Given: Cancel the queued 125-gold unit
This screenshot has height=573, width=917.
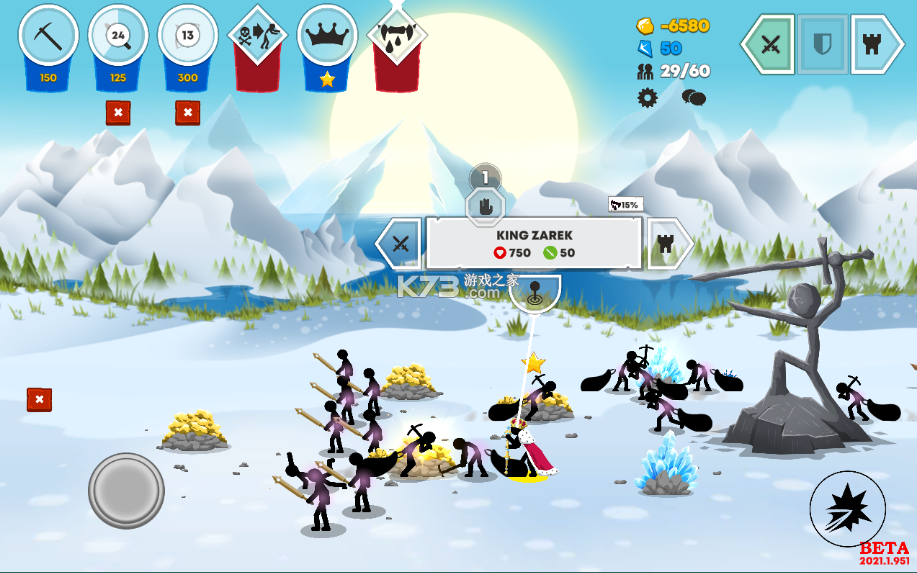Looking at the screenshot, I should click(118, 113).
